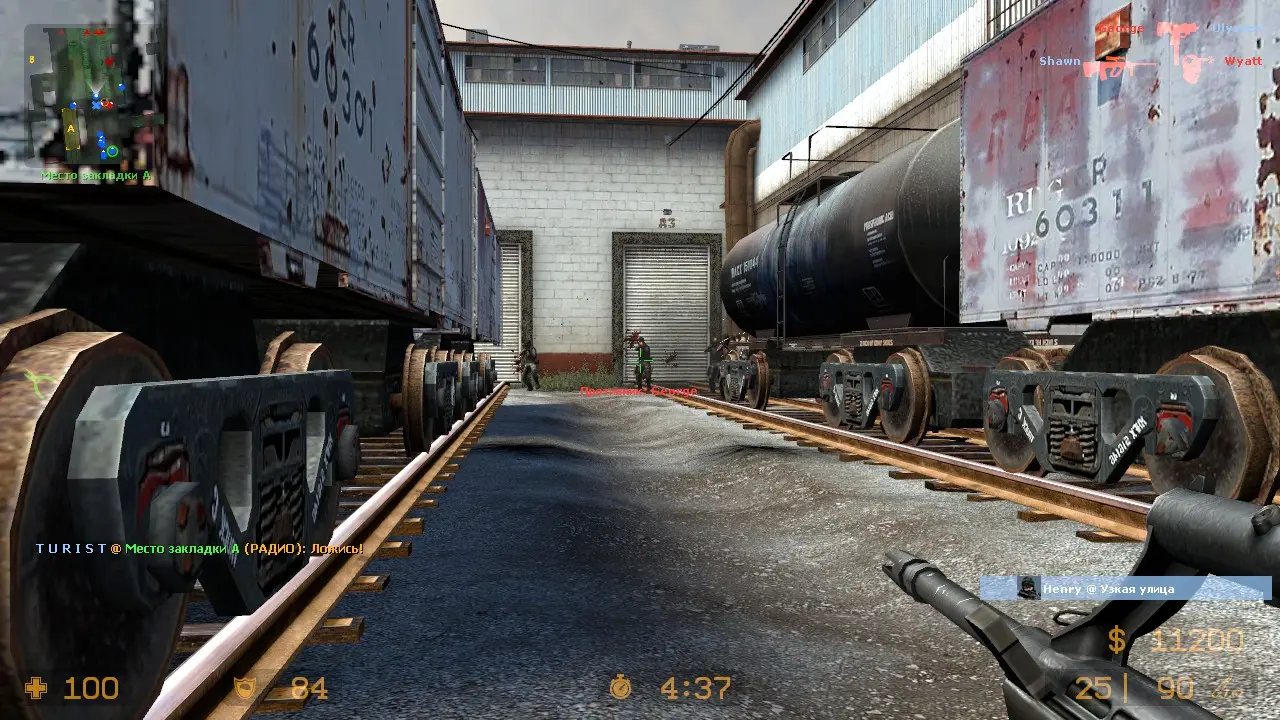Image resolution: width=1280 pixels, height=720 pixels.
Task: Click the George kill feed entry
Action: pyautogui.click(x=1178, y=29)
